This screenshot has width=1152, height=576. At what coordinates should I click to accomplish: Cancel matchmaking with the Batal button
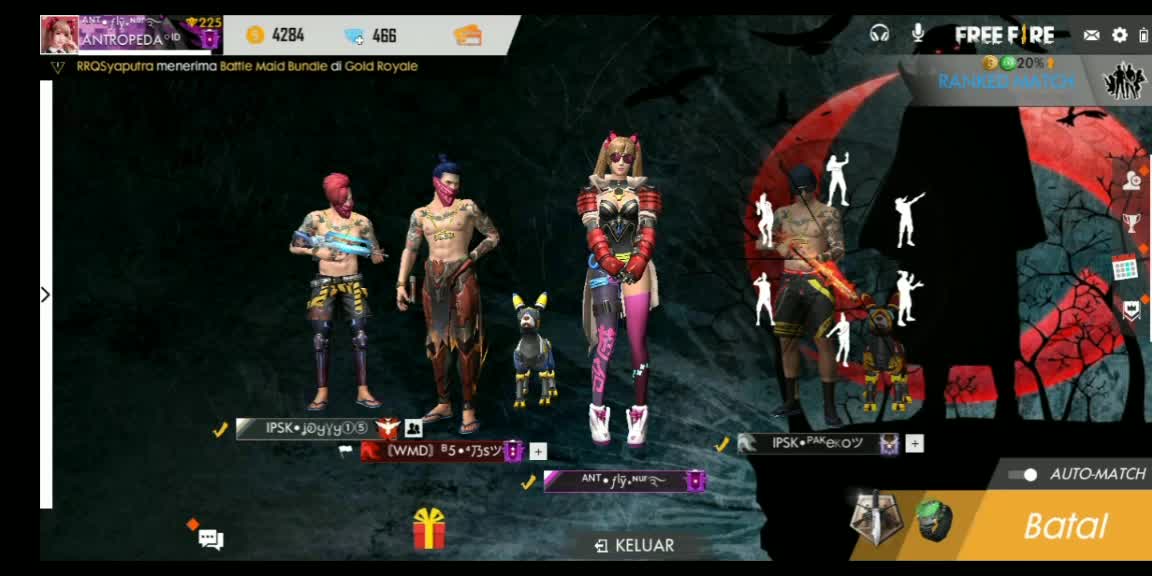(x=1066, y=525)
